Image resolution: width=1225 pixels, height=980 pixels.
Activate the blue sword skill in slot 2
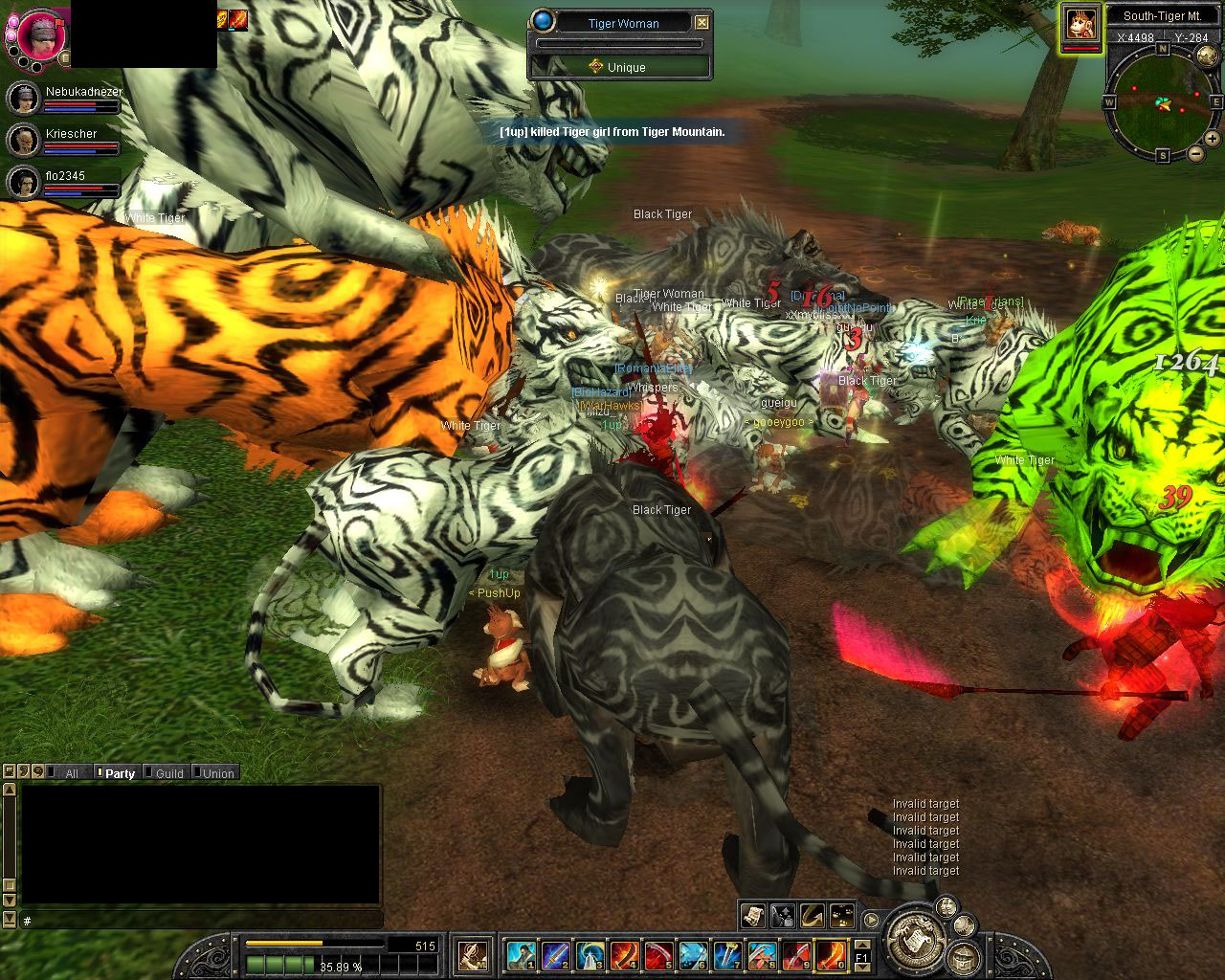(x=555, y=955)
